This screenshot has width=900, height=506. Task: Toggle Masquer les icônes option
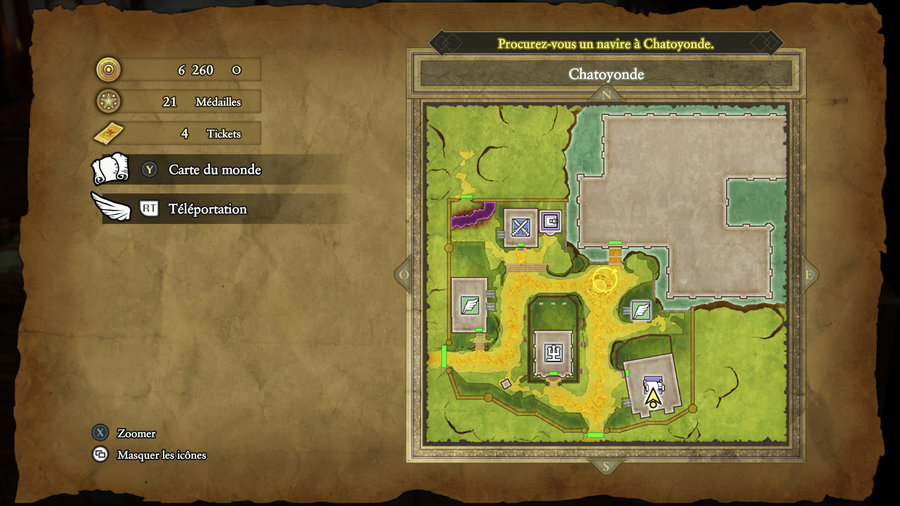[161, 455]
